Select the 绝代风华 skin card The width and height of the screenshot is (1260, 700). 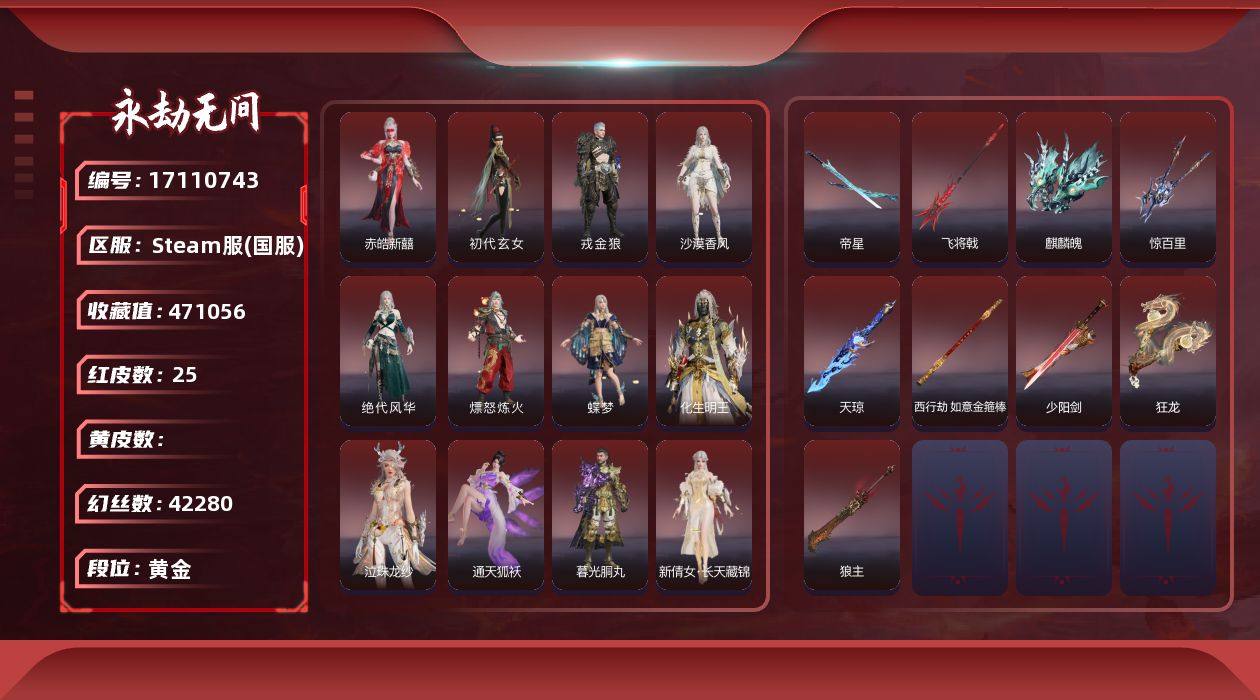388,351
